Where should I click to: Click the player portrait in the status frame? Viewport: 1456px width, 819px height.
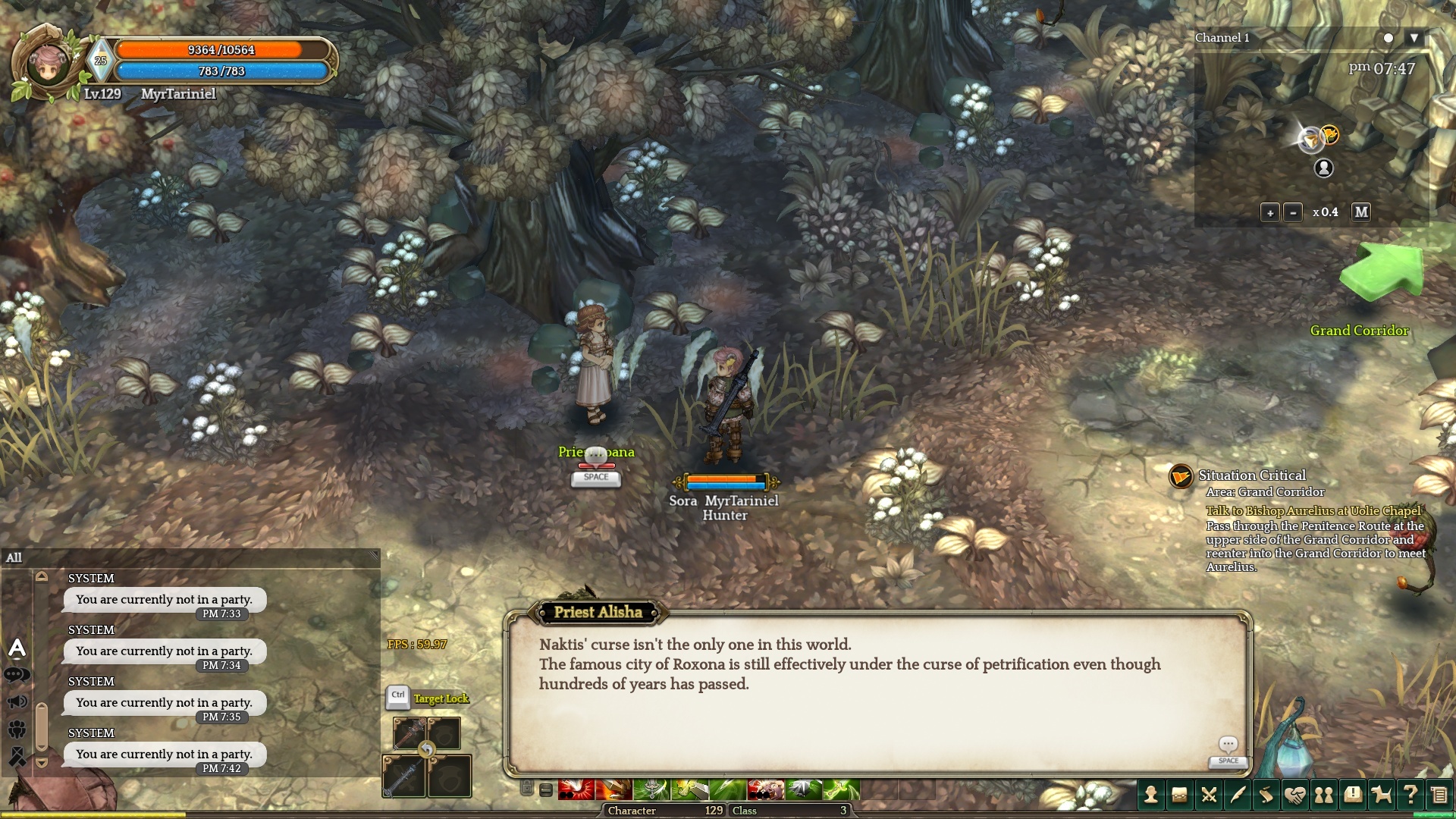tap(47, 64)
